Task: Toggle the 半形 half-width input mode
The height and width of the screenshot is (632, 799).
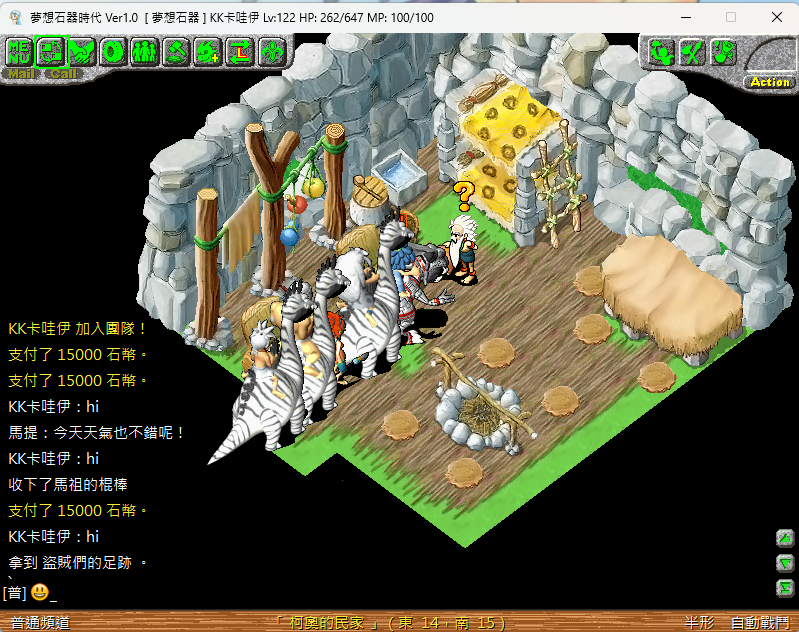Action: [698, 623]
